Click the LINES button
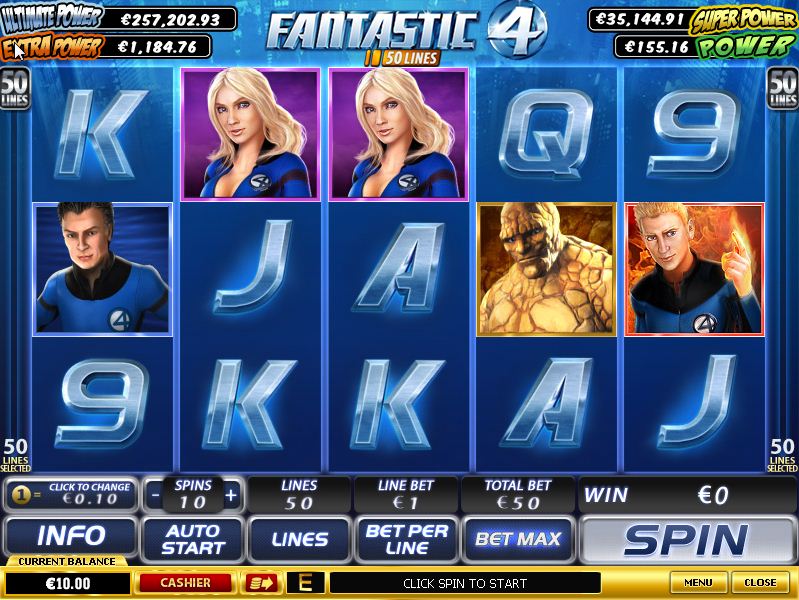The image size is (799, 600). click(x=300, y=539)
